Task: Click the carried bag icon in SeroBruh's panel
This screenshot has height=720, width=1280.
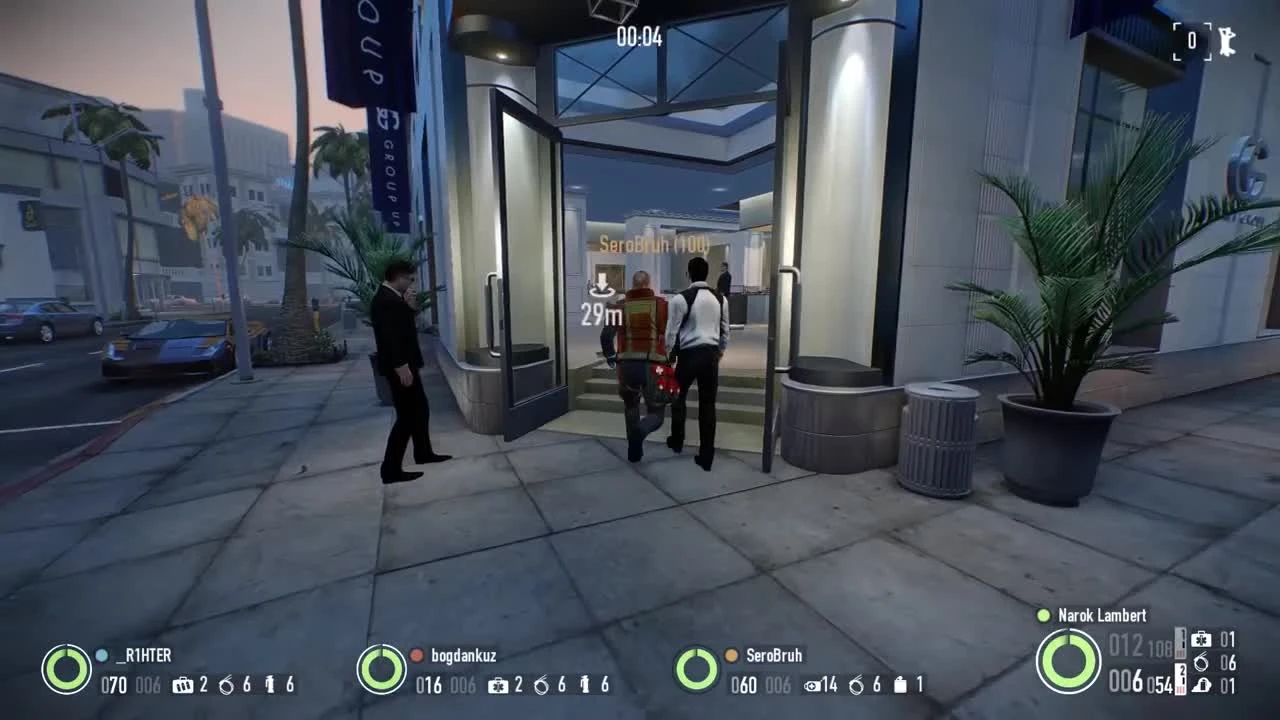Action: [900, 685]
